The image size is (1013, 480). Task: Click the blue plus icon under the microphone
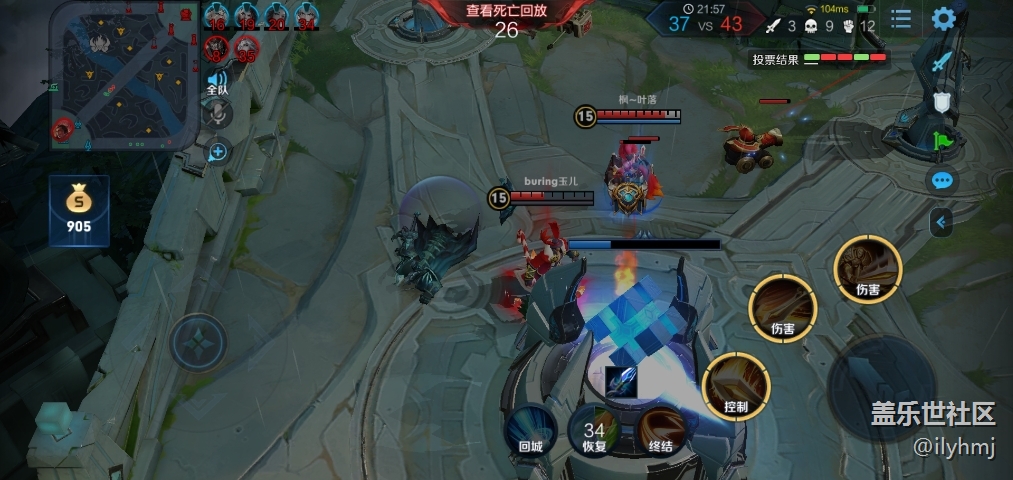(217, 151)
